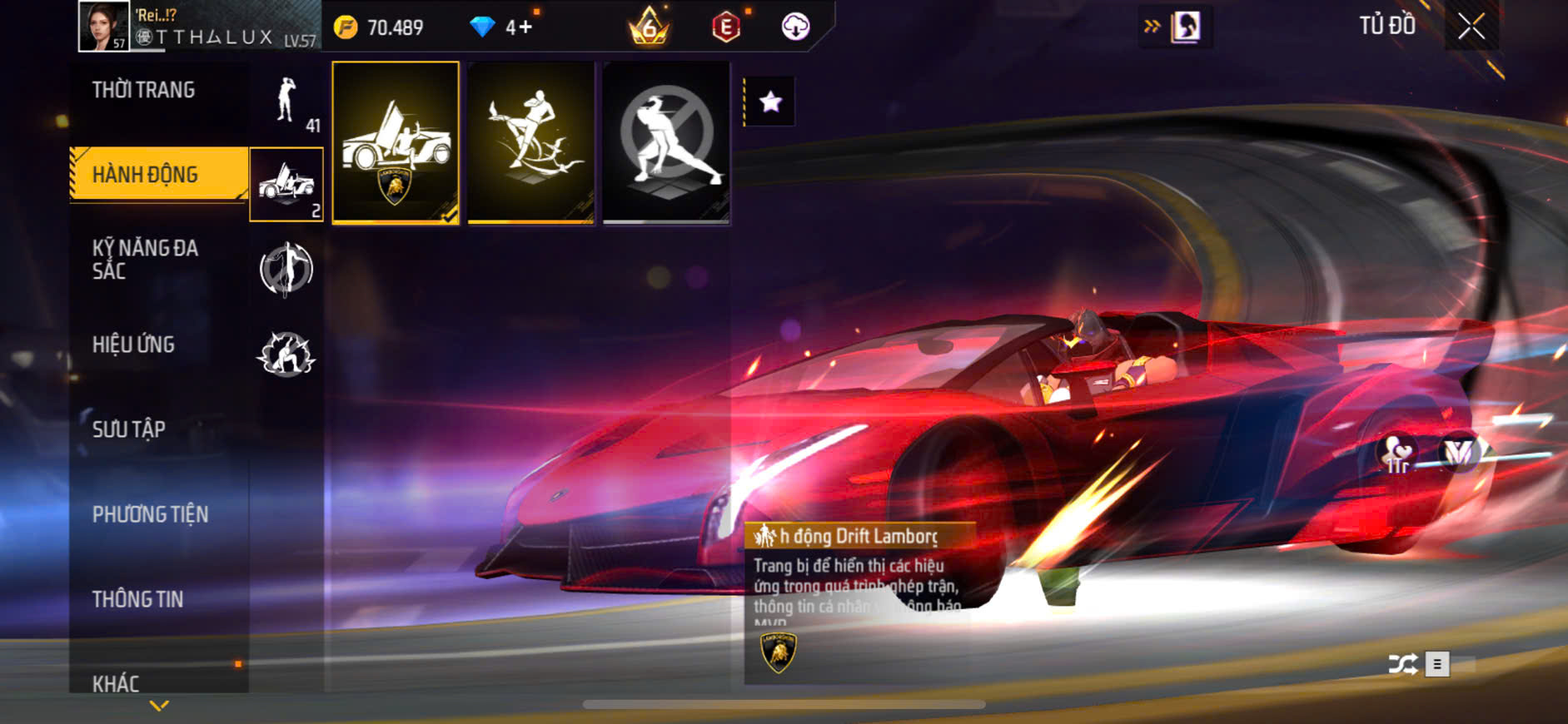1568x724 pixels.
Task: Toggle the star favorites filter
Action: pyautogui.click(x=770, y=102)
